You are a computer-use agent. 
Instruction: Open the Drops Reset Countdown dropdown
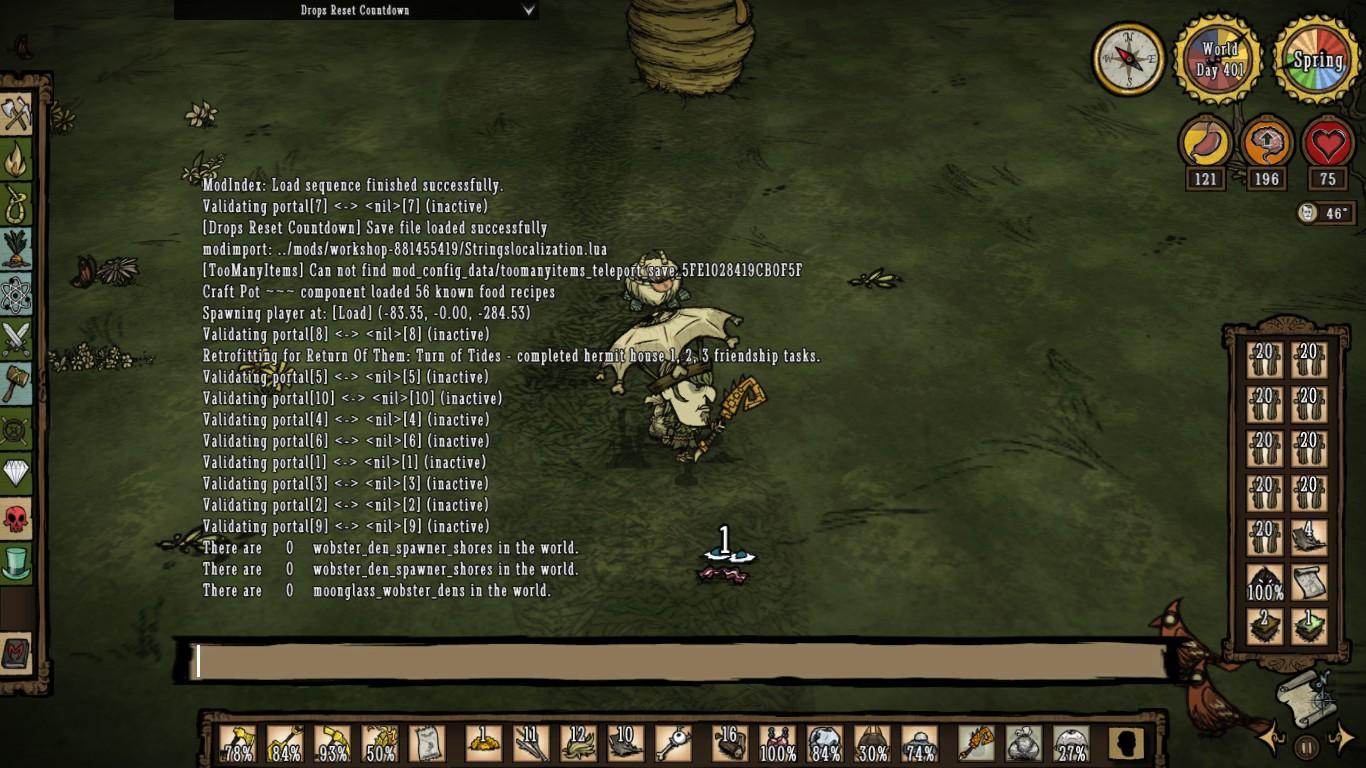click(x=357, y=10)
